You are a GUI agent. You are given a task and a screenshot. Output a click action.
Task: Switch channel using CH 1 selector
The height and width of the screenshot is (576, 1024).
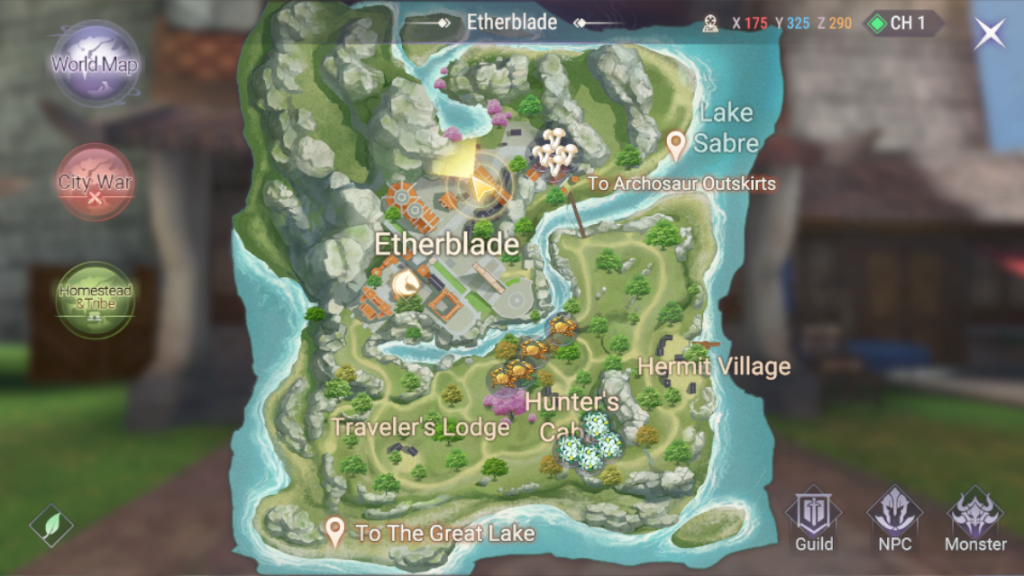[903, 23]
